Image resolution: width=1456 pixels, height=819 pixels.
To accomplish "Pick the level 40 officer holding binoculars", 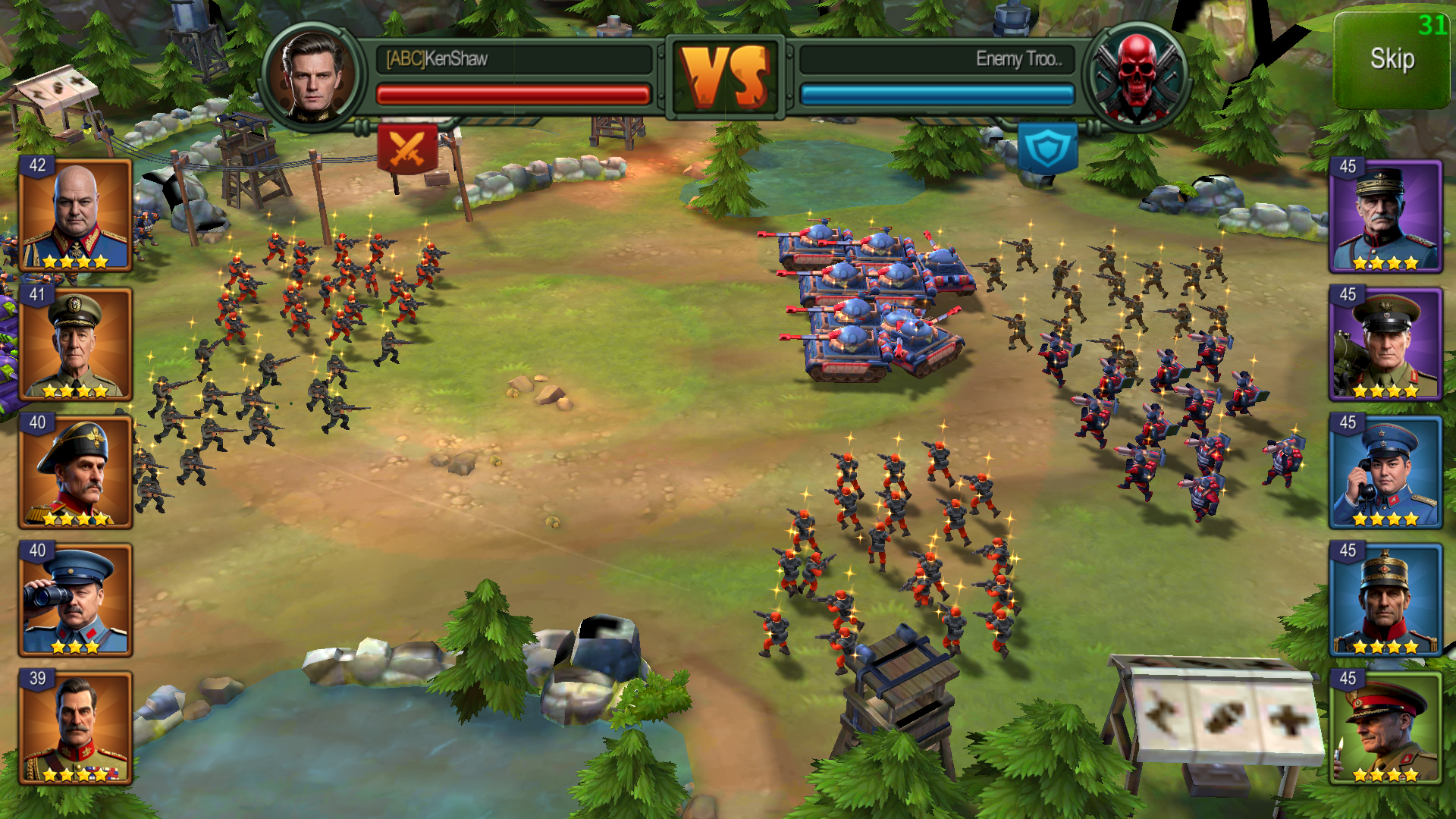I will [76, 600].
